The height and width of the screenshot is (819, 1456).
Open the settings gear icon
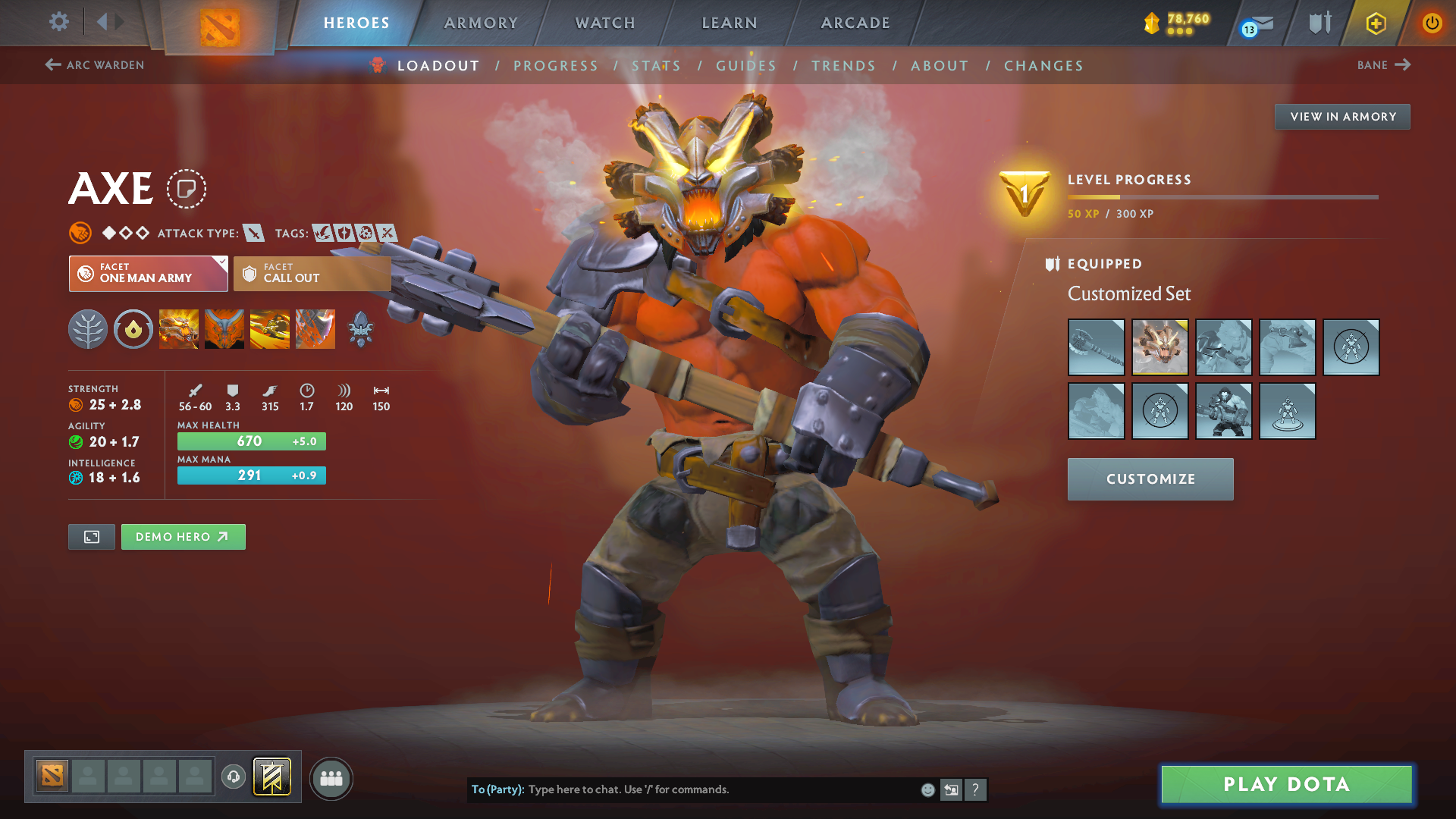(58, 22)
